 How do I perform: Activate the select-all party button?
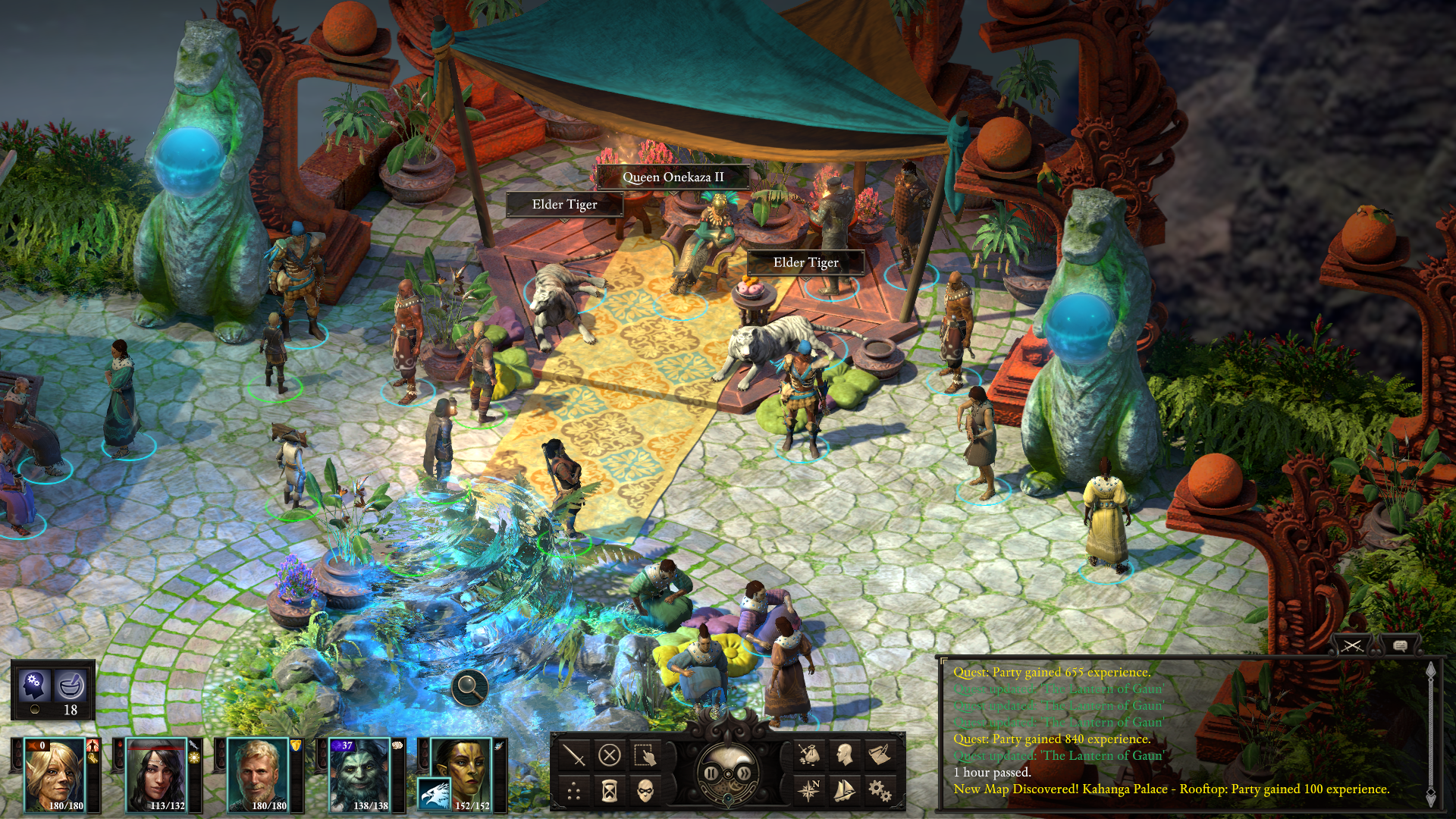(645, 755)
